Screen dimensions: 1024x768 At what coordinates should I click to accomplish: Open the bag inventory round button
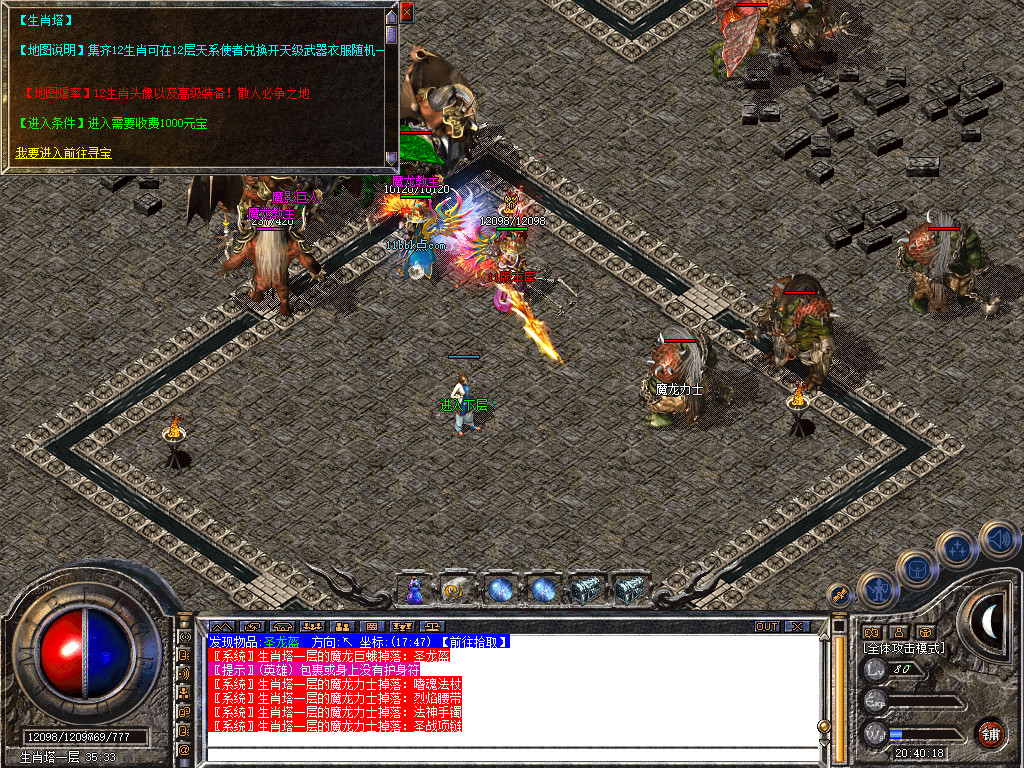(x=916, y=568)
